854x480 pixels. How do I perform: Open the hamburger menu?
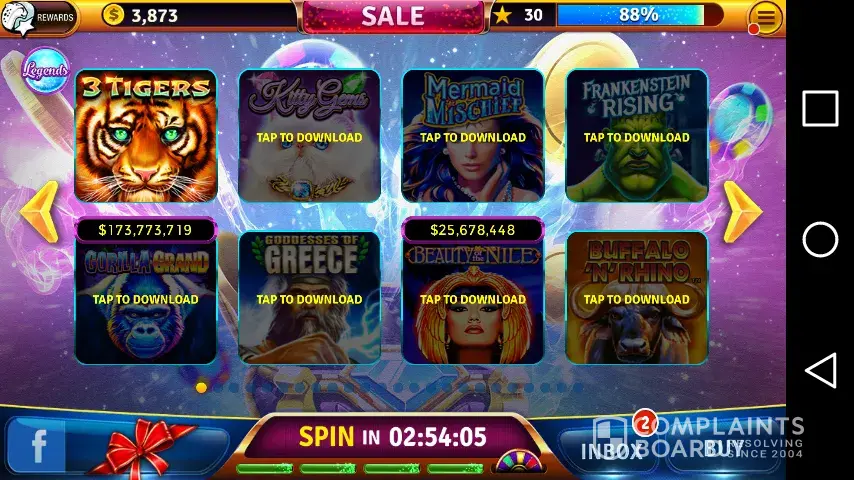click(x=766, y=16)
